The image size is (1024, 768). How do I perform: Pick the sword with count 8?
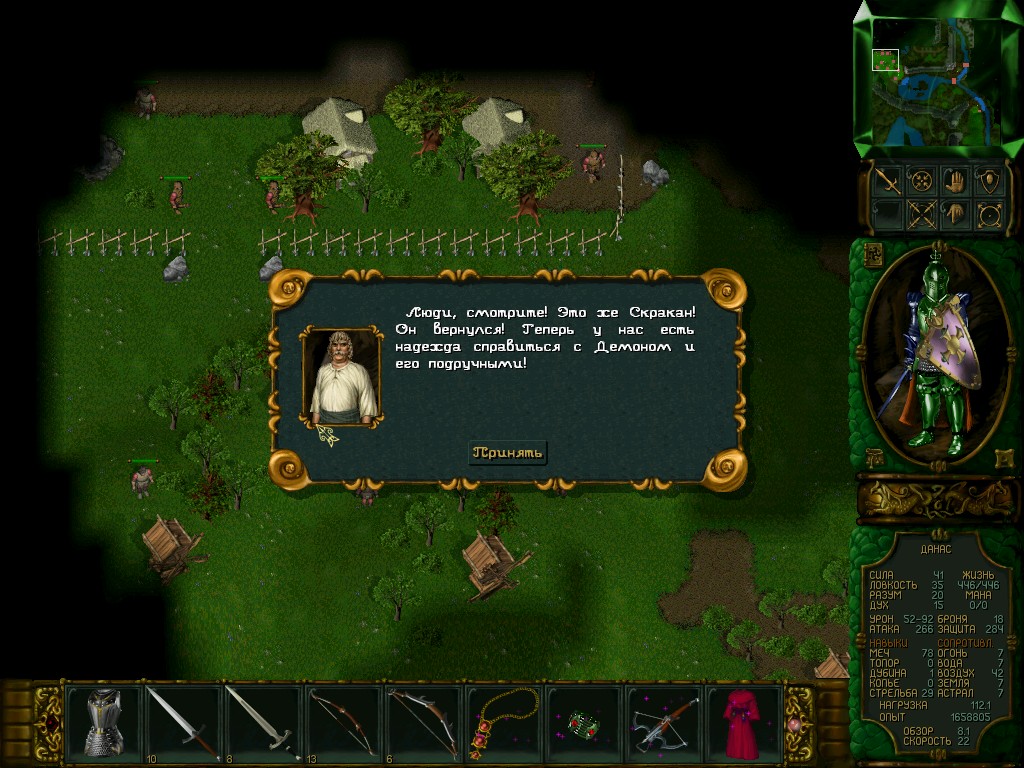coord(262,721)
